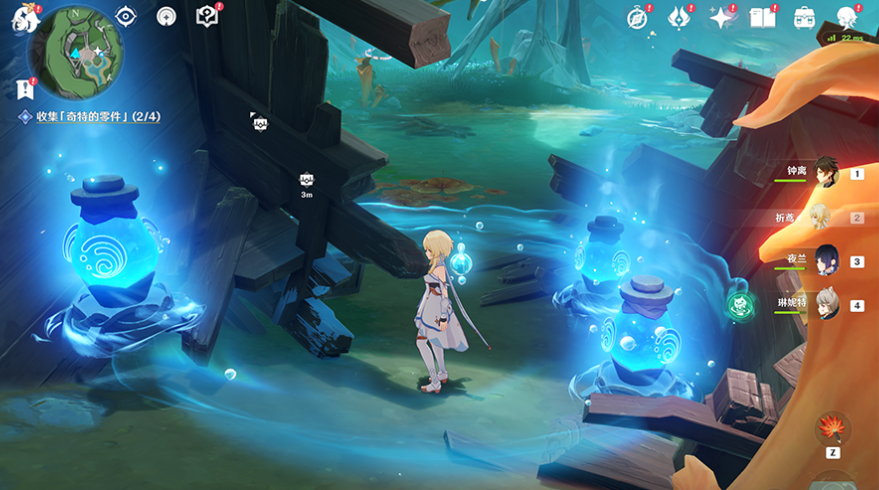879x490 pixels.
Task: Open the events compass icon
Action: (637, 17)
